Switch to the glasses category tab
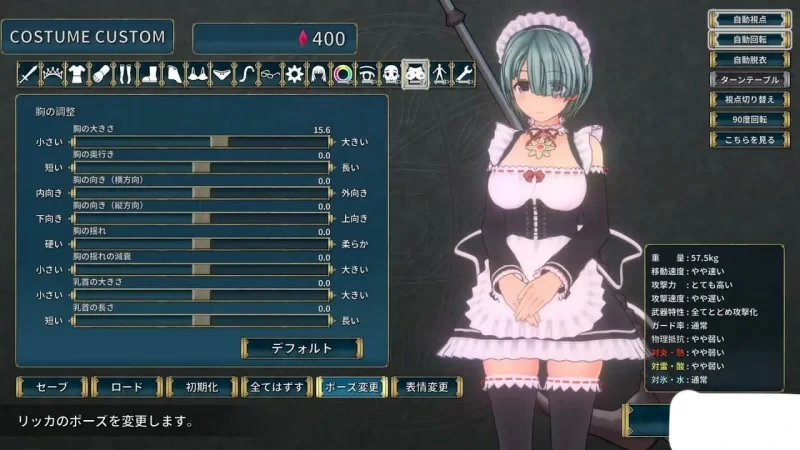This screenshot has width=800, height=450. tap(270, 73)
